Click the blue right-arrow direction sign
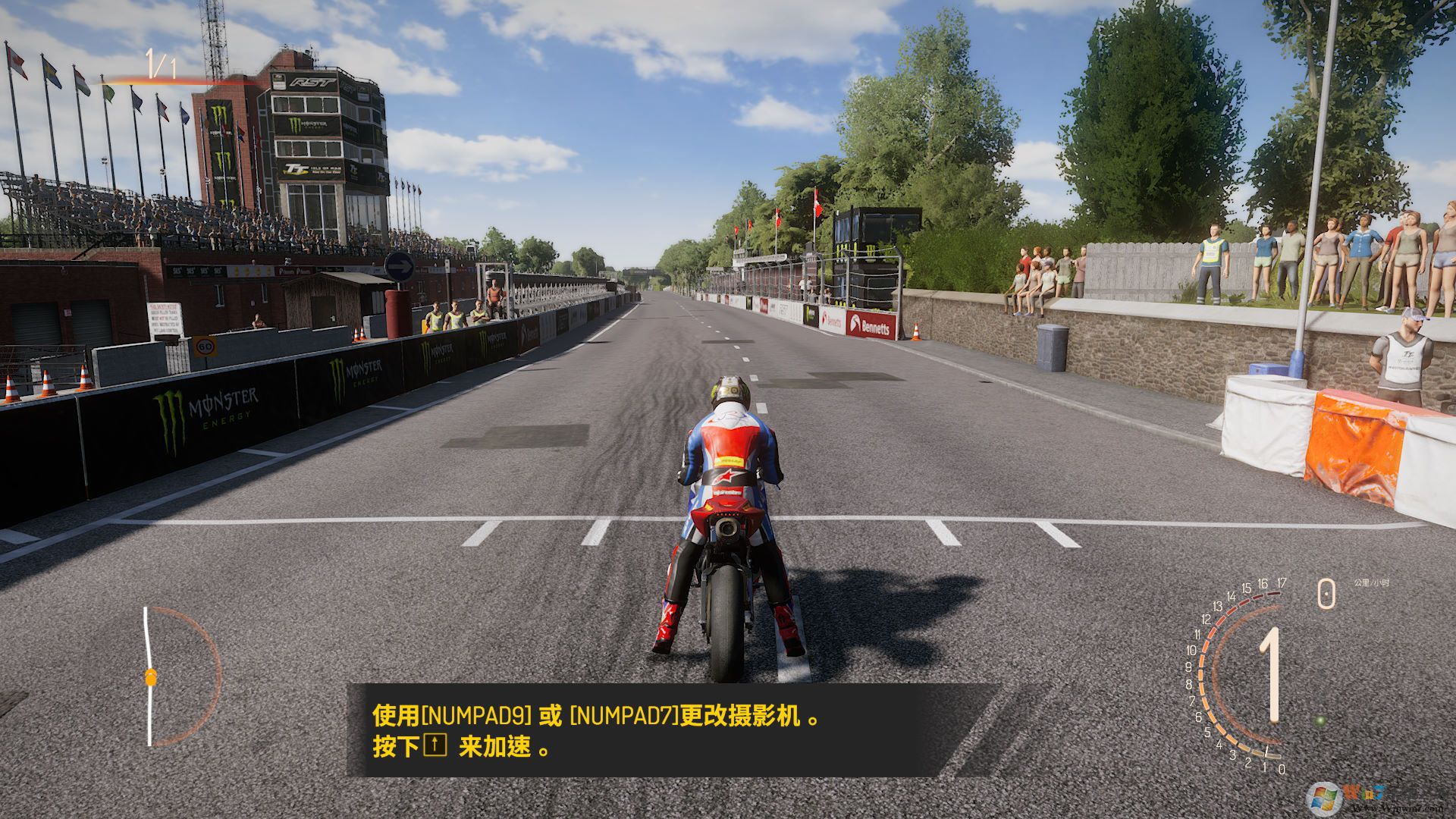This screenshot has width=1456, height=819. pos(401,268)
